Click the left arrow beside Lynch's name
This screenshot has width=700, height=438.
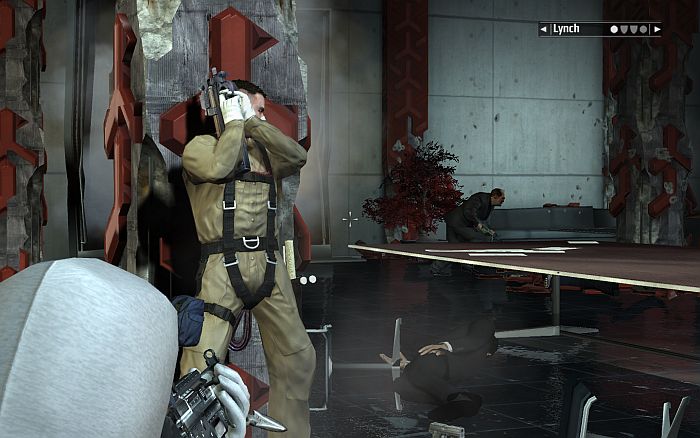coord(544,30)
